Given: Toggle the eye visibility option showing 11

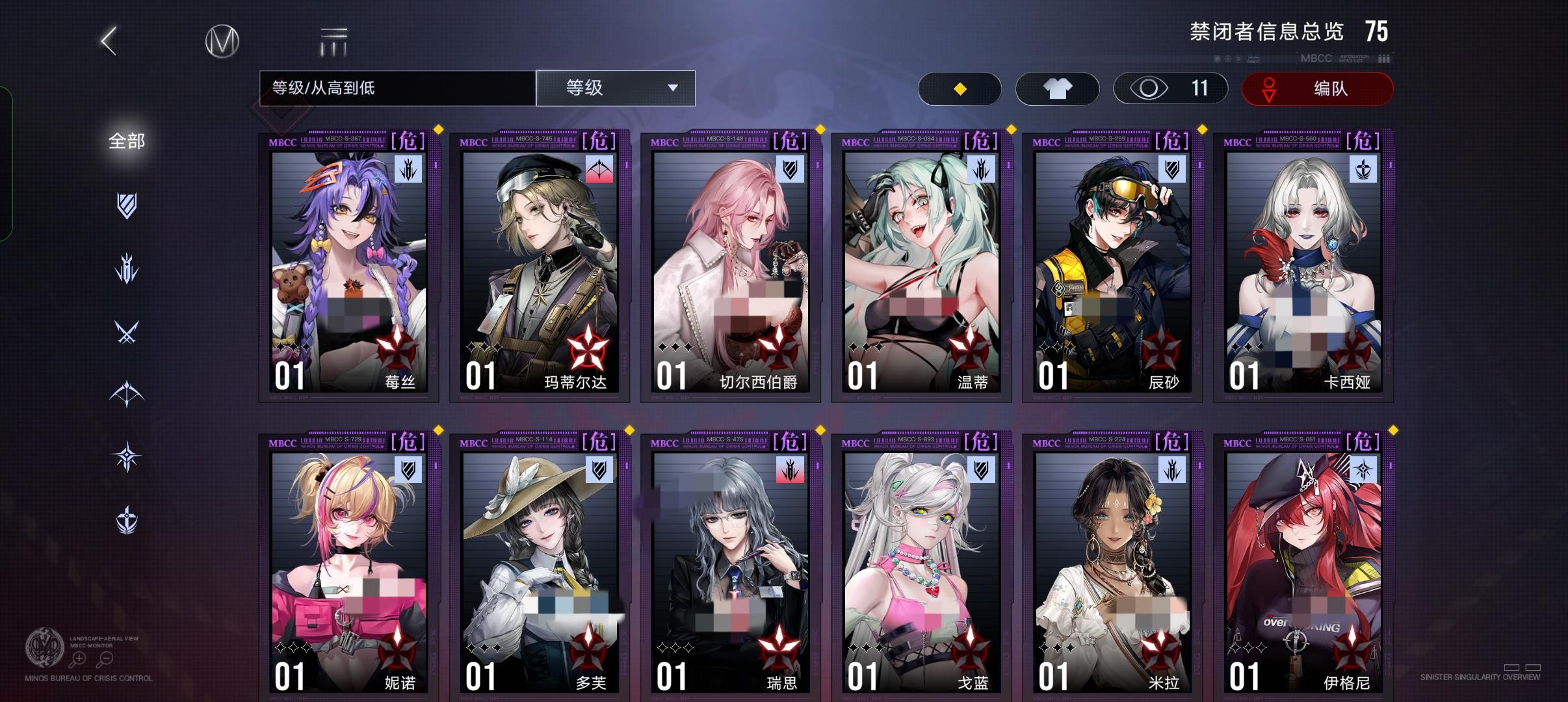Looking at the screenshot, I should click(1170, 88).
